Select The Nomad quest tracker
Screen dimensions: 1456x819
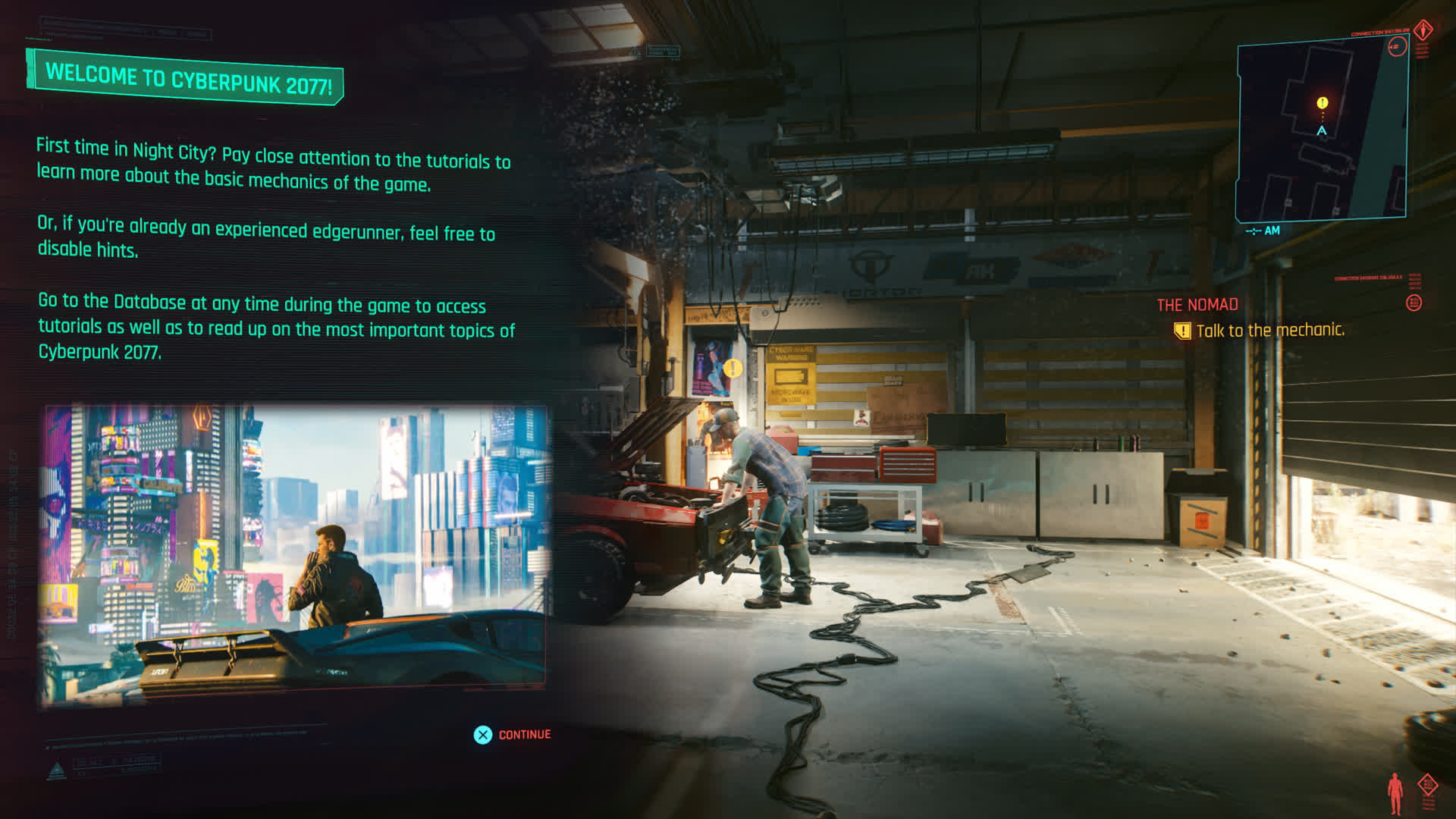1197,305
